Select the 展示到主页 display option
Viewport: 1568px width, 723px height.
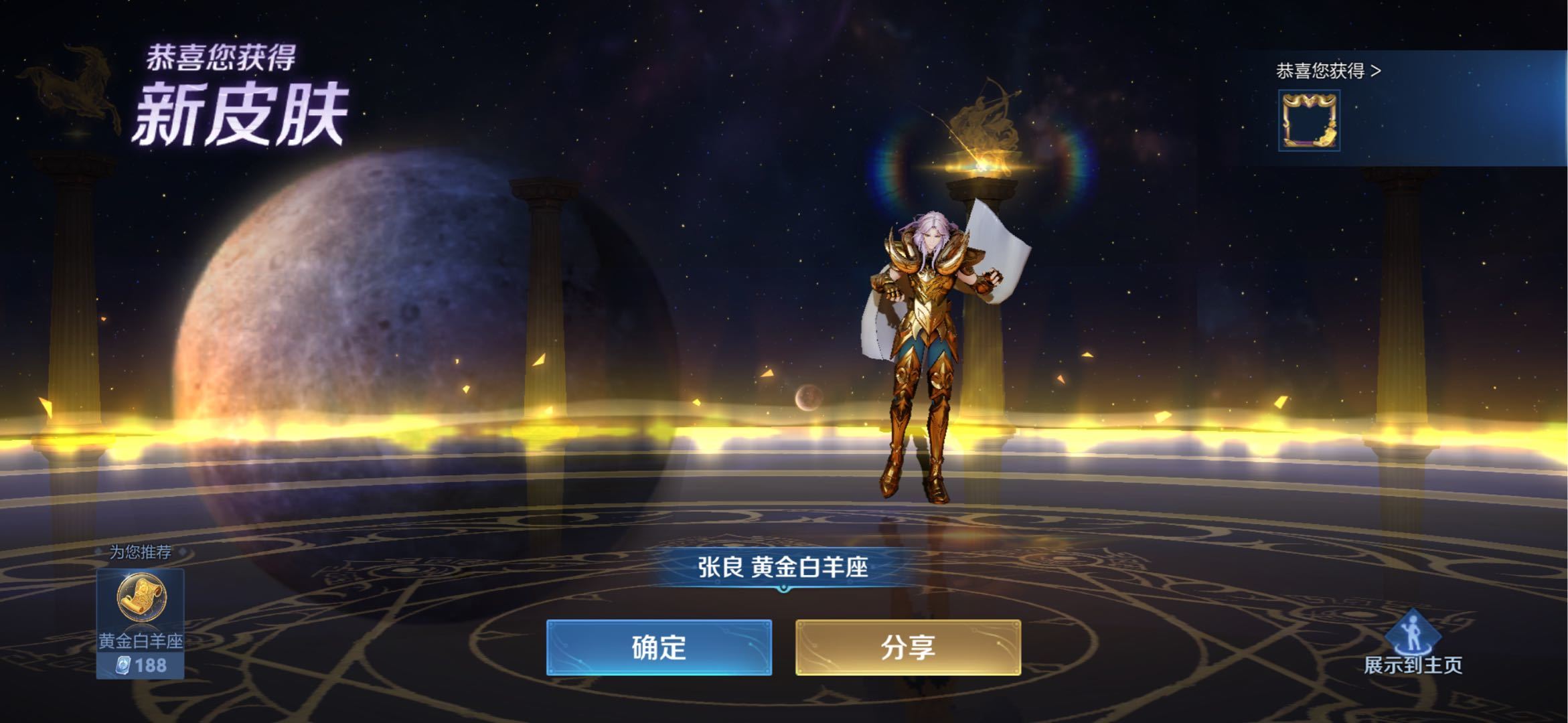(x=1413, y=643)
